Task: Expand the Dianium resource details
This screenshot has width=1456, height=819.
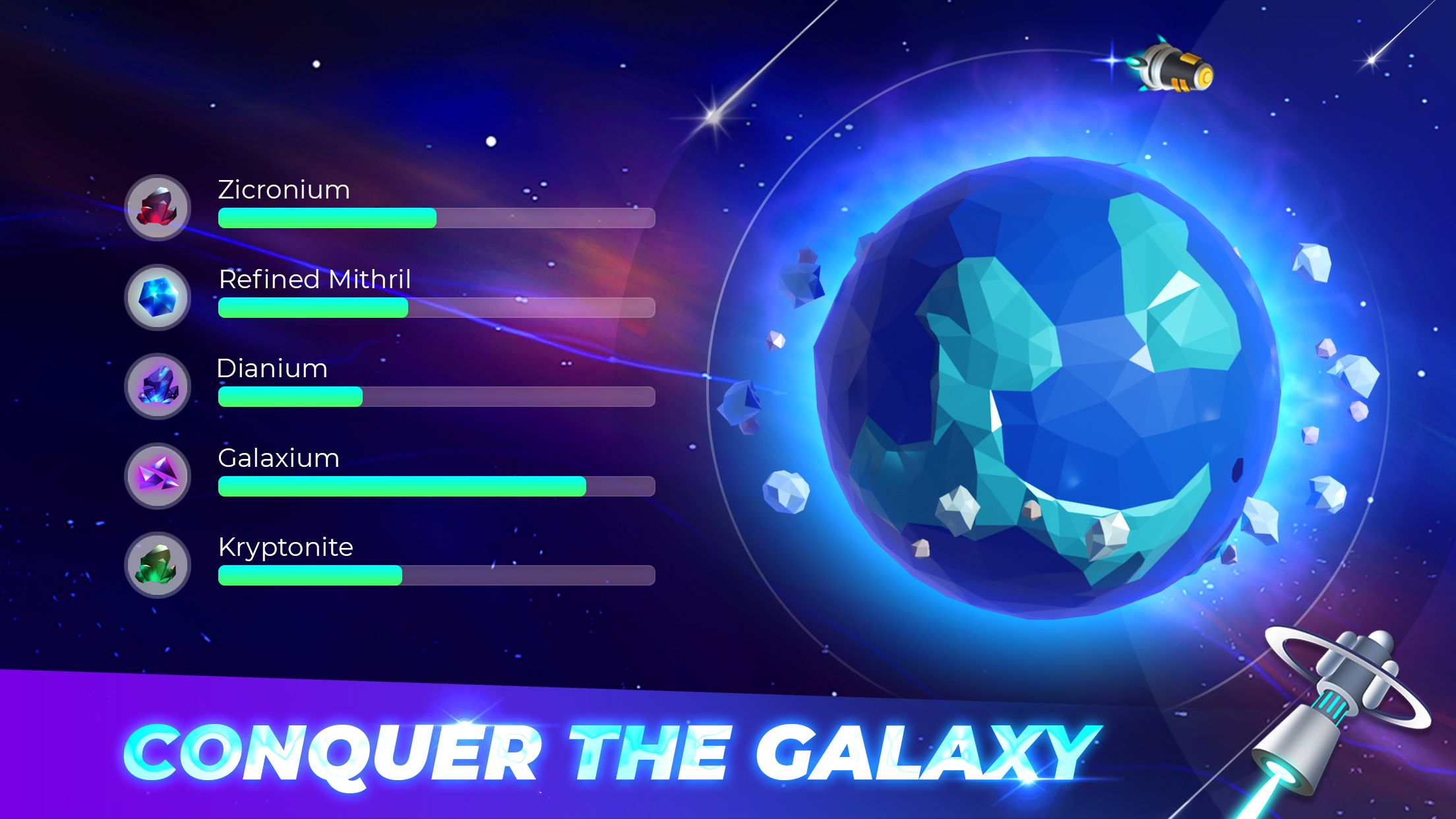Action: coord(435,397)
